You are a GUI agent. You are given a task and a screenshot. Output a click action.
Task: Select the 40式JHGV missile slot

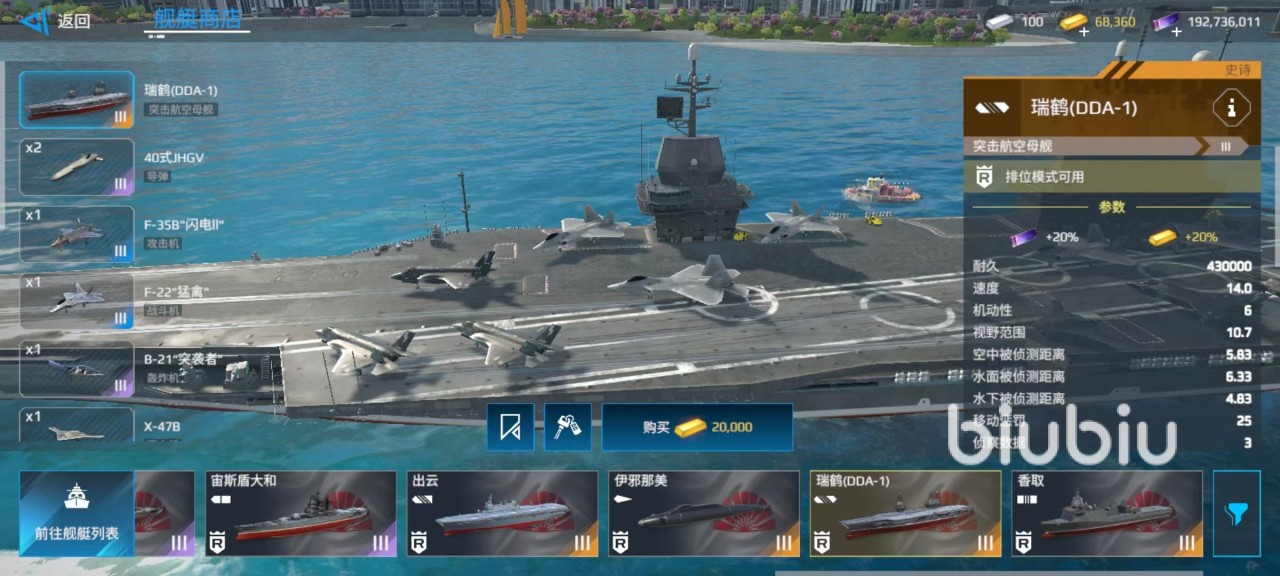(x=77, y=167)
